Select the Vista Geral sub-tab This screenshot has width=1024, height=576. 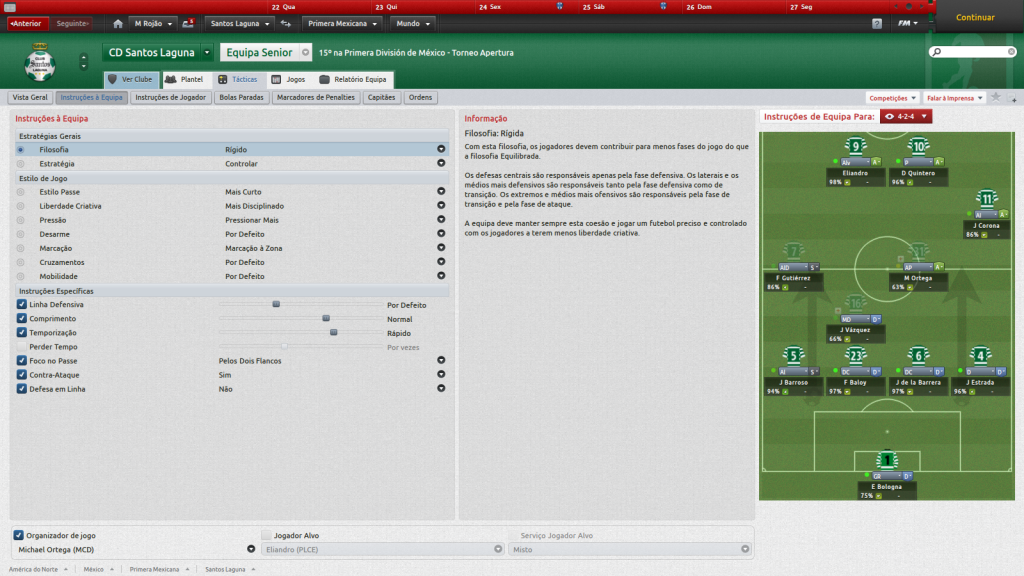30,98
